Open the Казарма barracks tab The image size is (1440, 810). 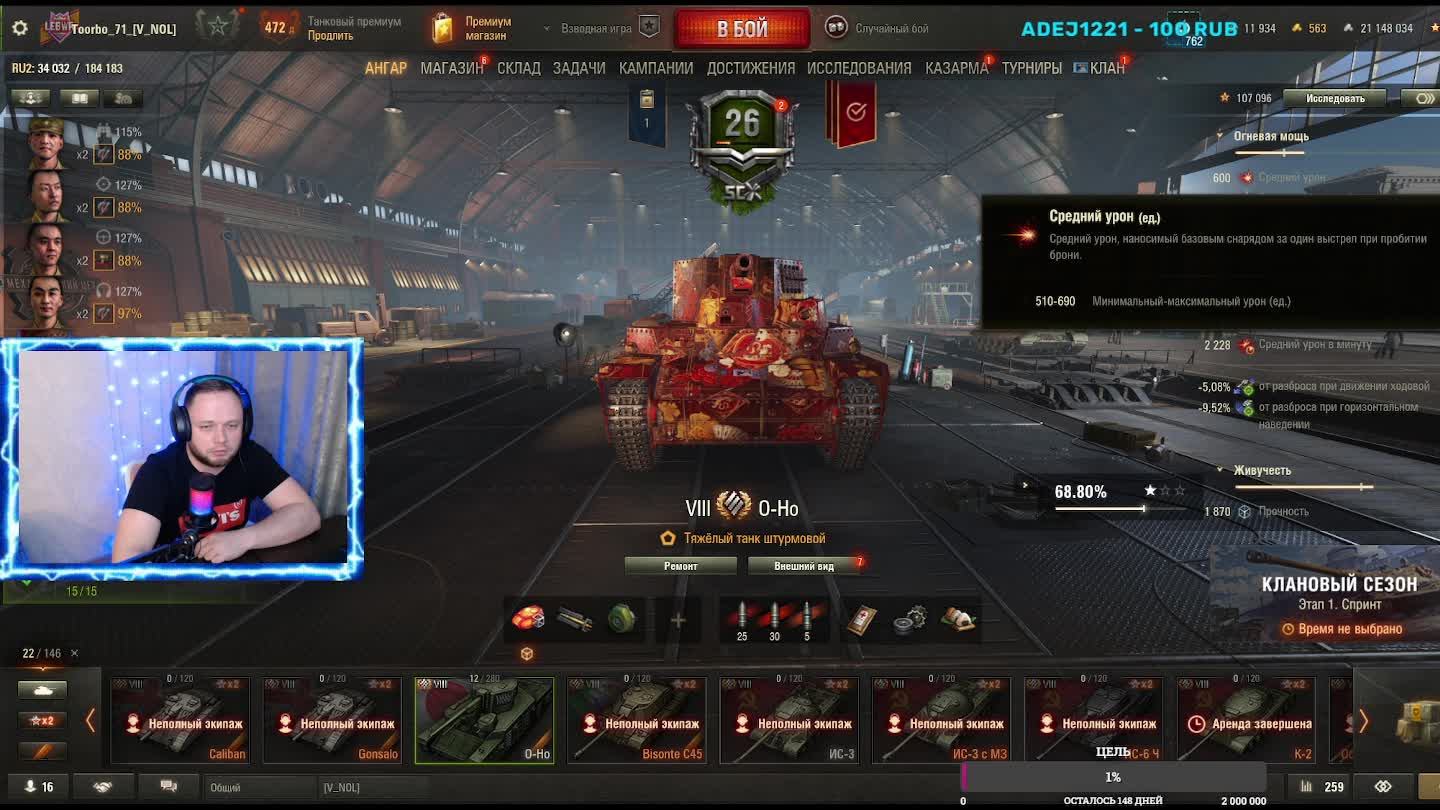[956, 68]
